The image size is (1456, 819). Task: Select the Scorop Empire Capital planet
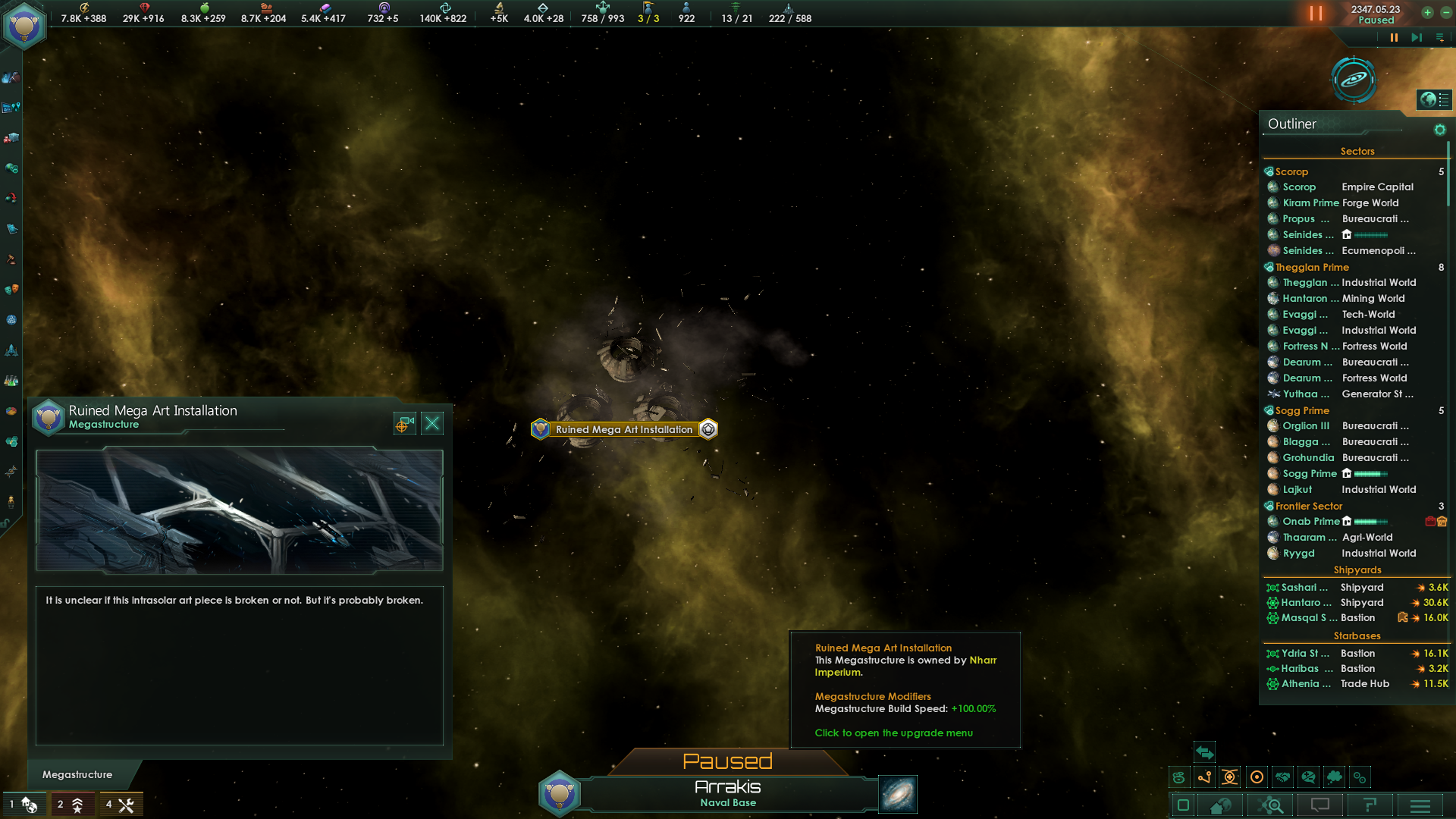tap(1340, 187)
